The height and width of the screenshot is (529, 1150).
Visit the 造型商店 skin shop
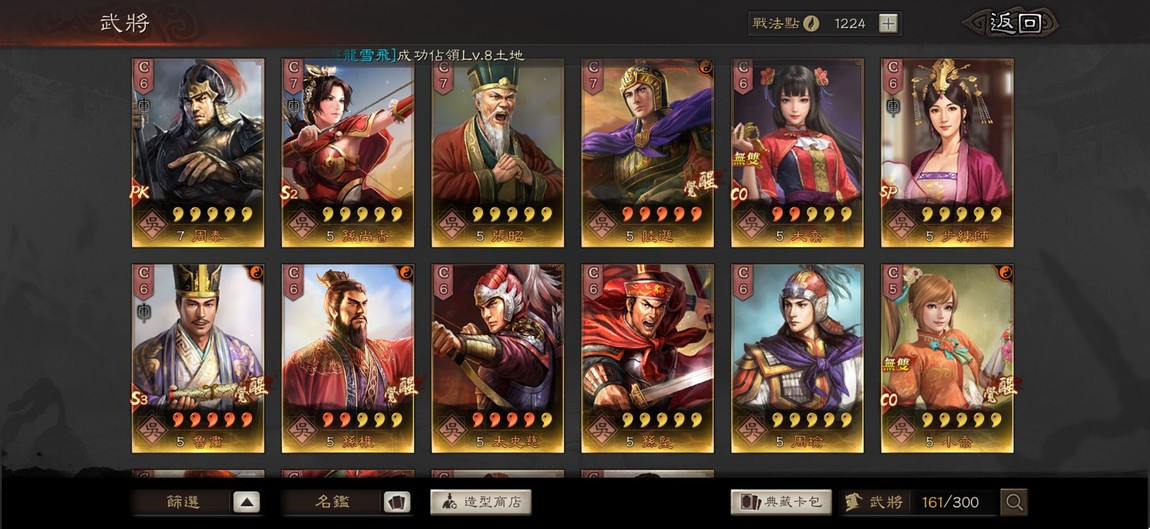pyautogui.click(x=481, y=502)
